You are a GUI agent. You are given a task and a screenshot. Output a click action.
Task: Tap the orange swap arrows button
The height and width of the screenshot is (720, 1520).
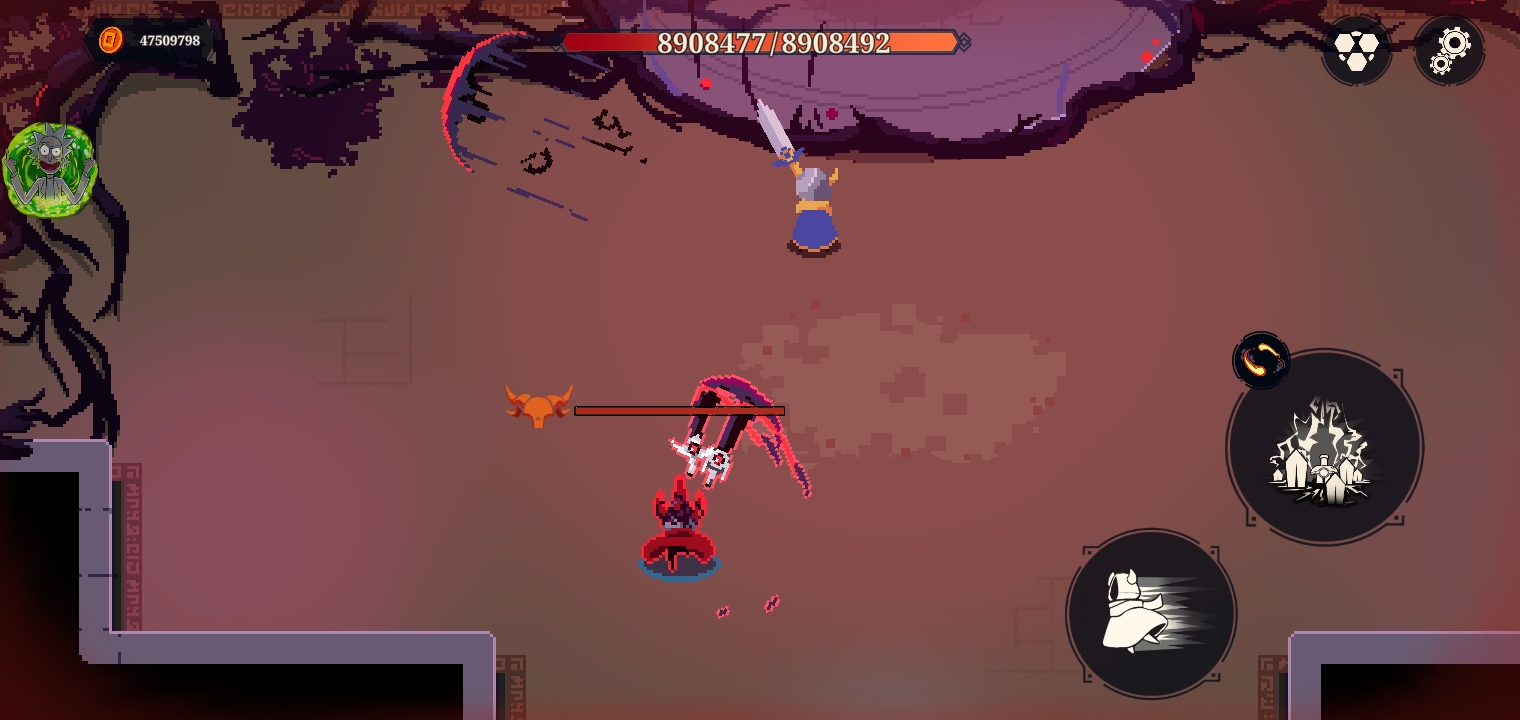(x=1261, y=360)
